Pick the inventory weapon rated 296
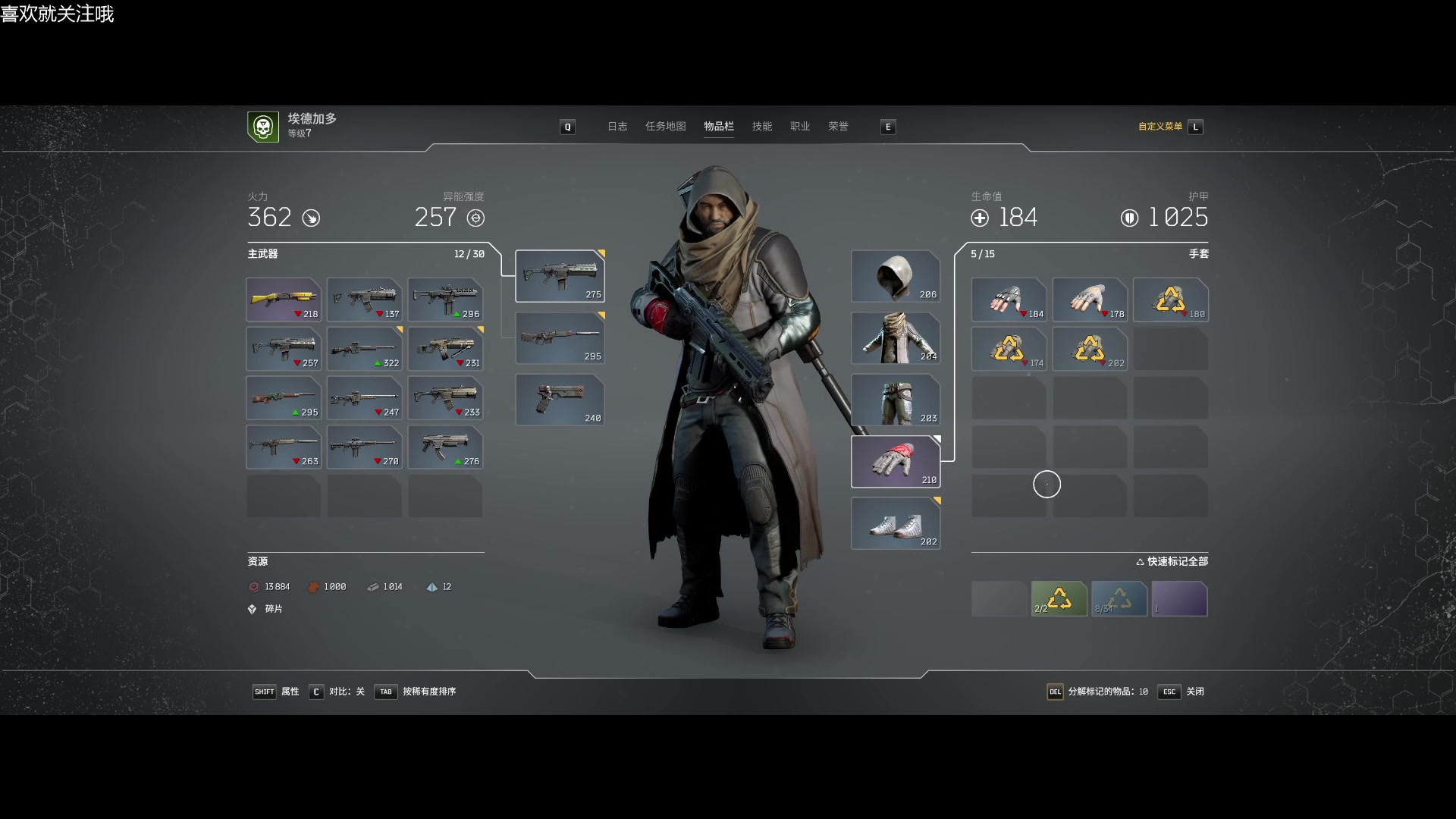The height and width of the screenshot is (819, 1456). click(445, 300)
